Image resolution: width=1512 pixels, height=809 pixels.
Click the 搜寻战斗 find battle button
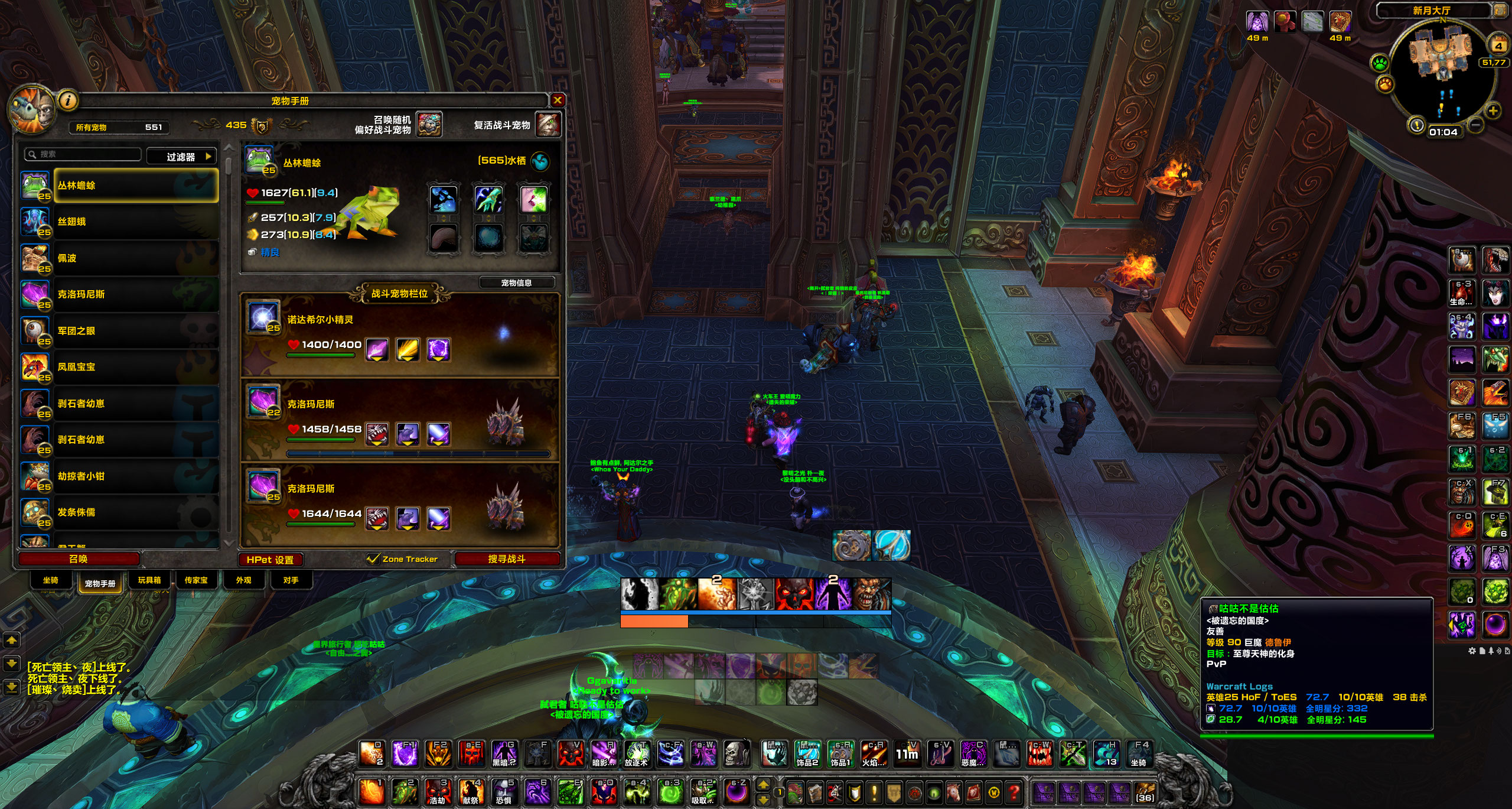[506, 559]
